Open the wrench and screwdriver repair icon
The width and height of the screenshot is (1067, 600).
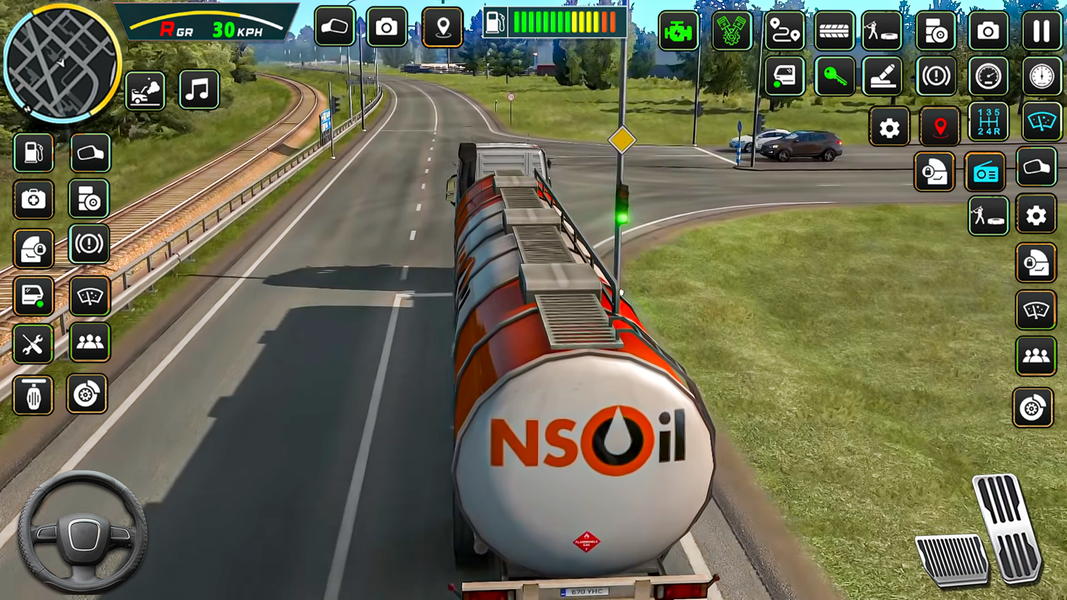tap(33, 344)
